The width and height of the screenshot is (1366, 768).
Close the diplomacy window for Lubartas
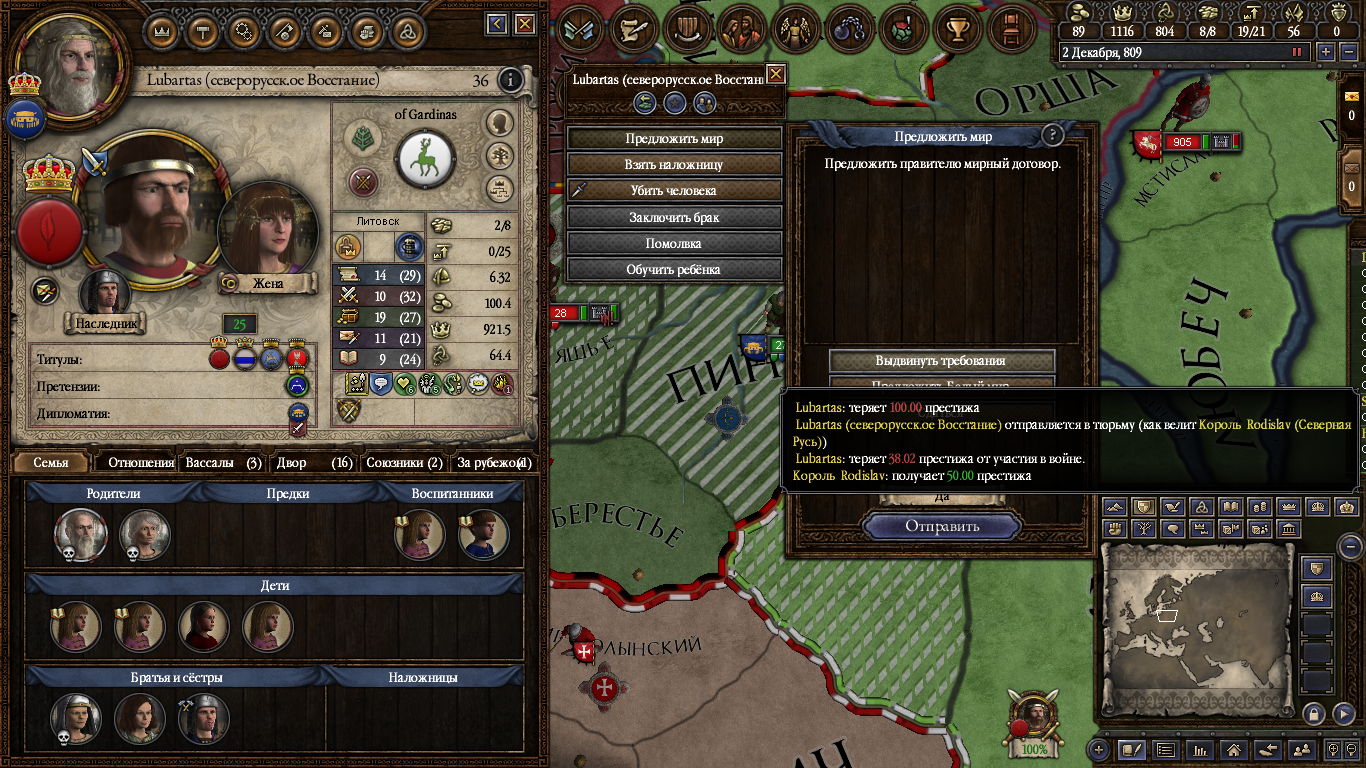tap(775, 75)
